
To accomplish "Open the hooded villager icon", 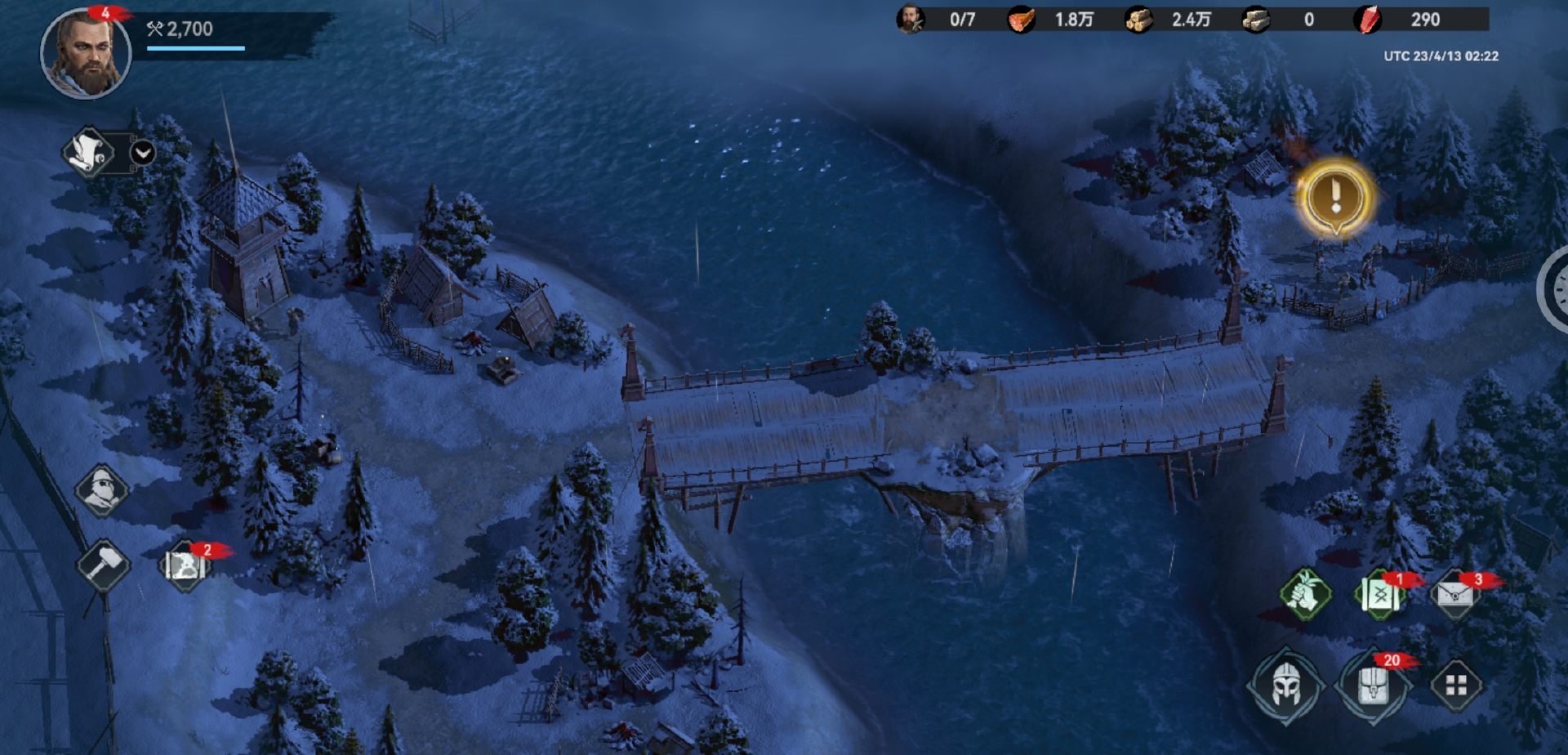I will click(x=102, y=490).
